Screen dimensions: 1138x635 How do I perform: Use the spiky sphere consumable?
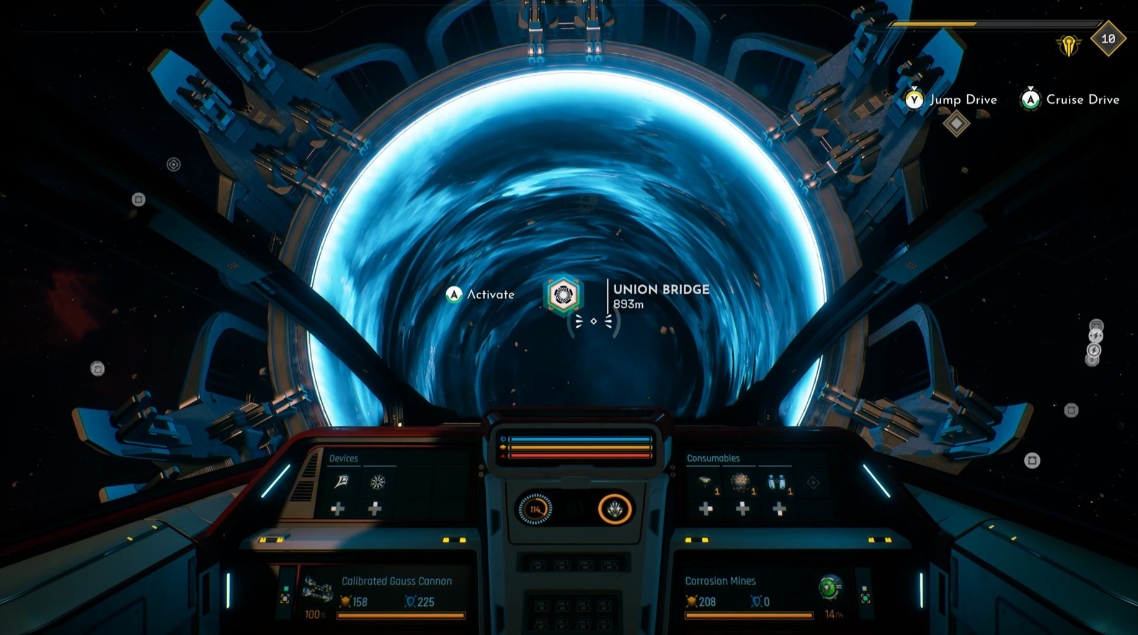pyautogui.click(x=742, y=481)
